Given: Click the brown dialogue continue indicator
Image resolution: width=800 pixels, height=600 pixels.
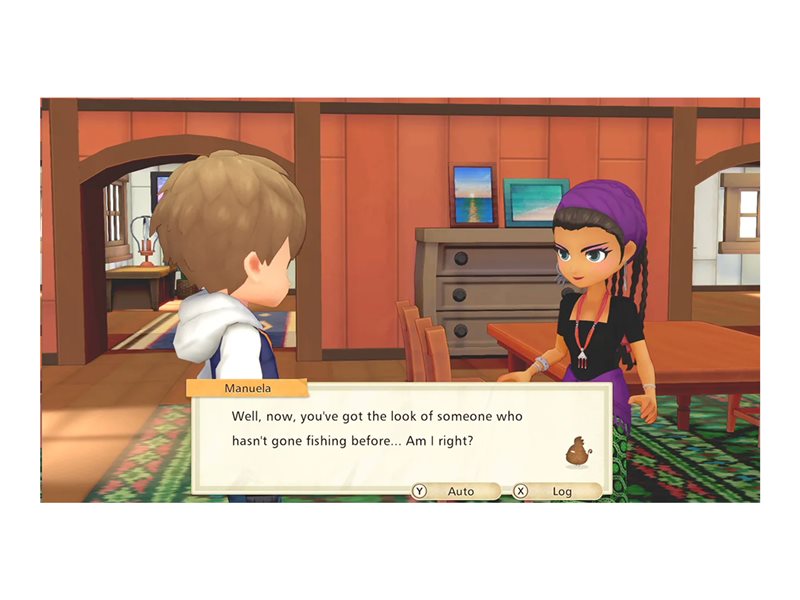Looking at the screenshot, I should click(578, 453).
